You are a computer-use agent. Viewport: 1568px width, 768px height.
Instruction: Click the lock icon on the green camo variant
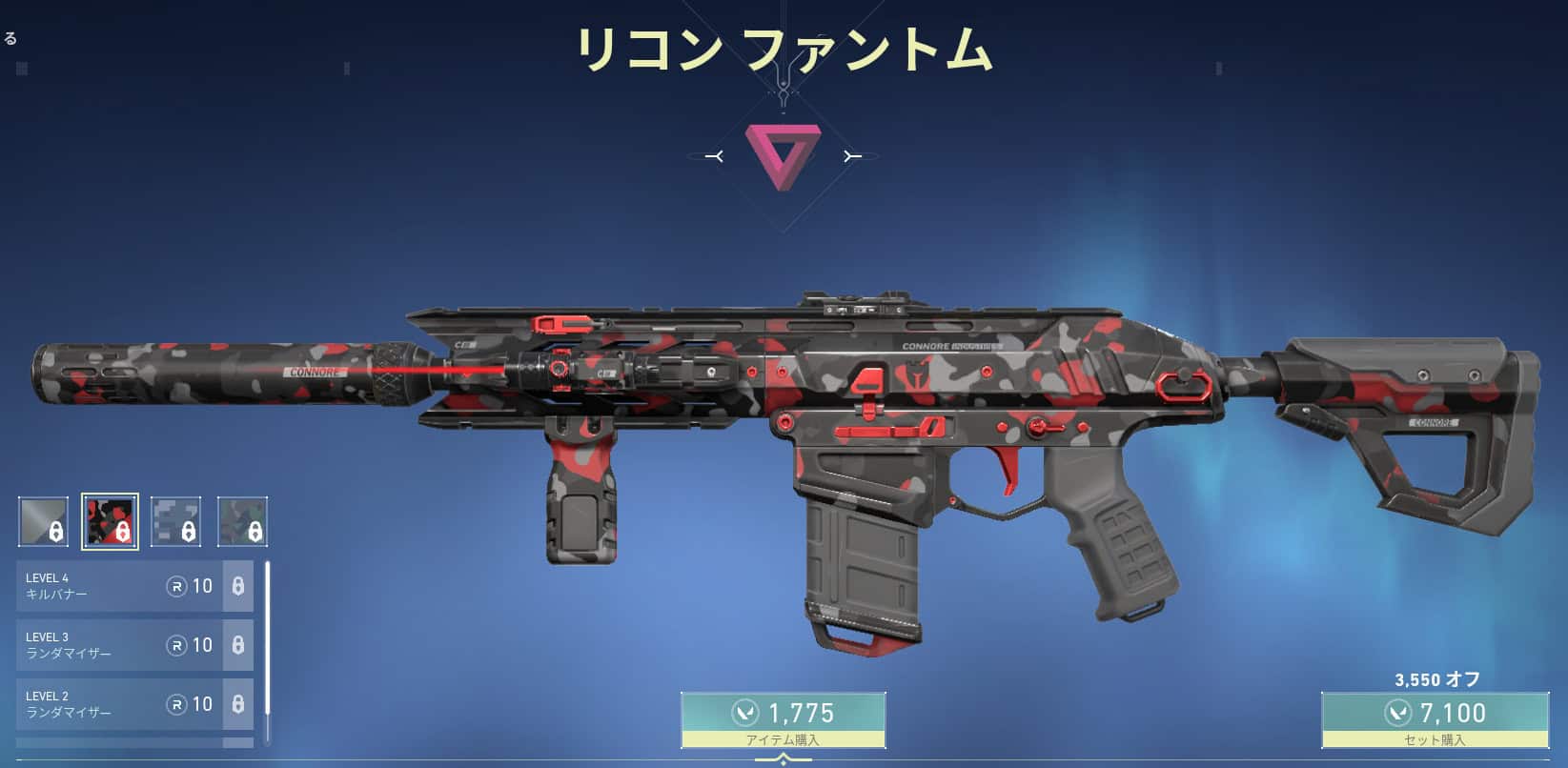pos(255,530)
